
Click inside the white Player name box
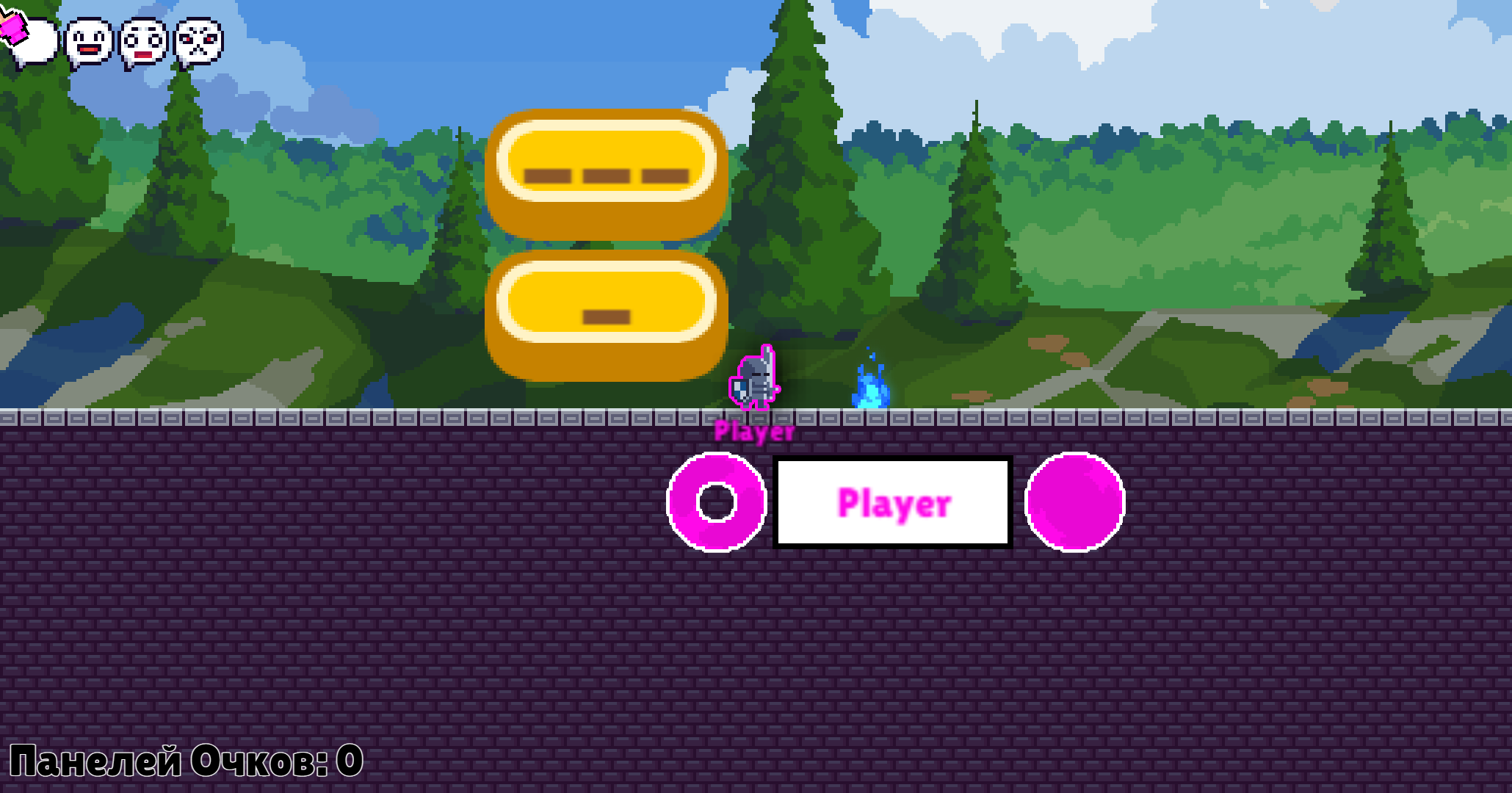[x=894, y=501]
